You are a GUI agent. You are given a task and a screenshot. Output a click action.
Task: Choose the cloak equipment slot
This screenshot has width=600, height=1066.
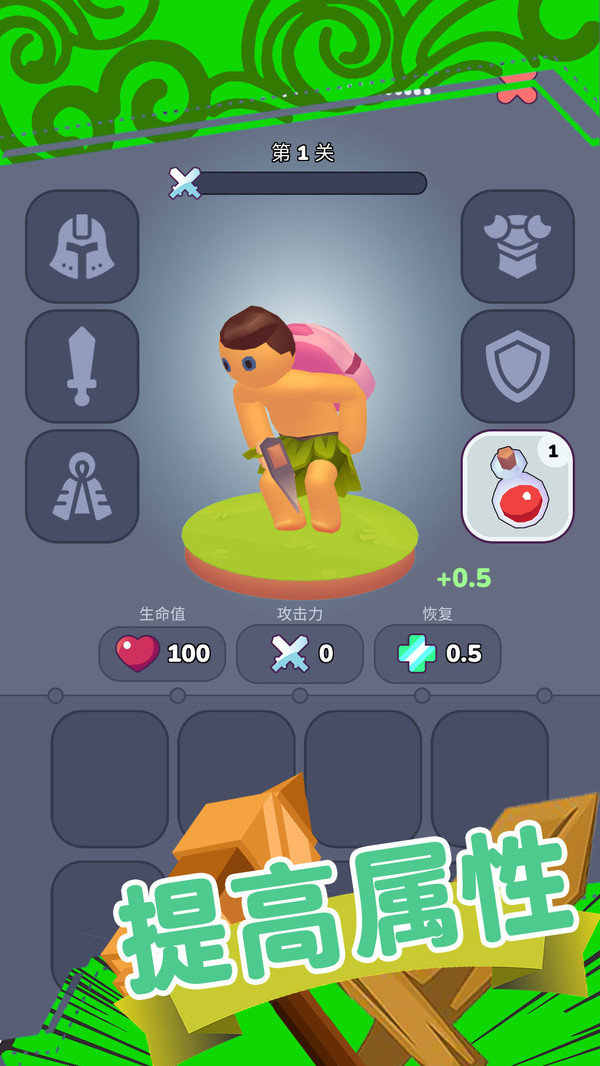point(82,486)
